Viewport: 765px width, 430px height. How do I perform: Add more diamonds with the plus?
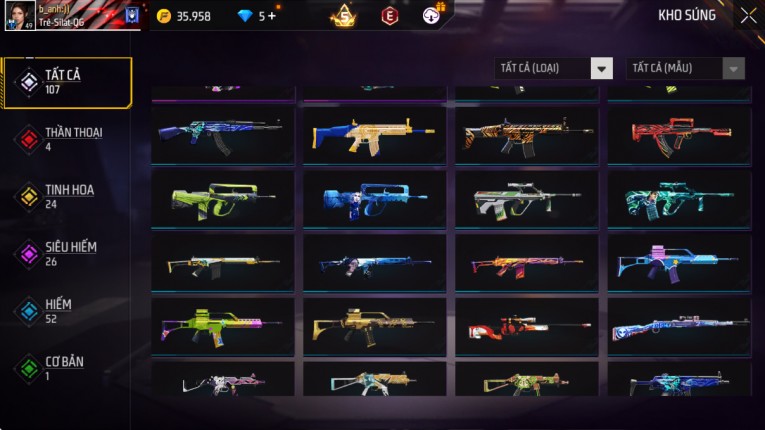tap(272, 16)
